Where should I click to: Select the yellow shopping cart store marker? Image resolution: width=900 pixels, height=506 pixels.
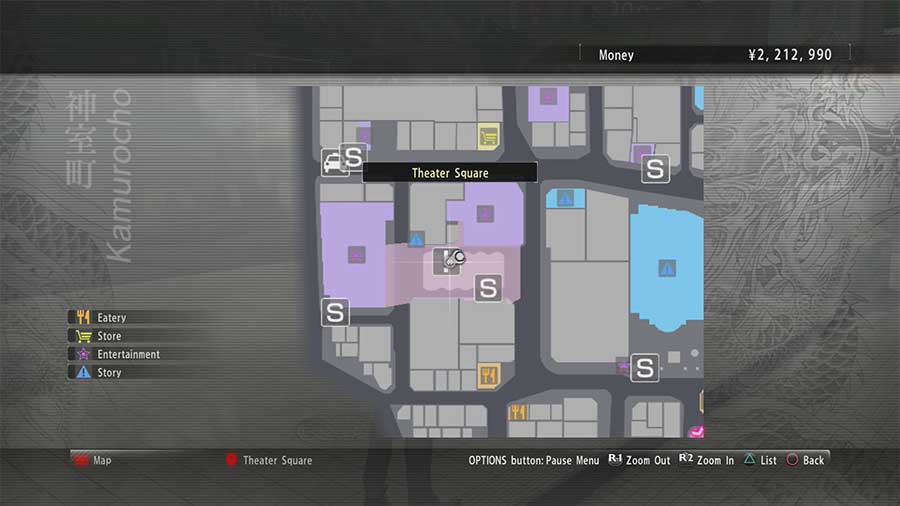pyautogui.click(x=488, y=134)
